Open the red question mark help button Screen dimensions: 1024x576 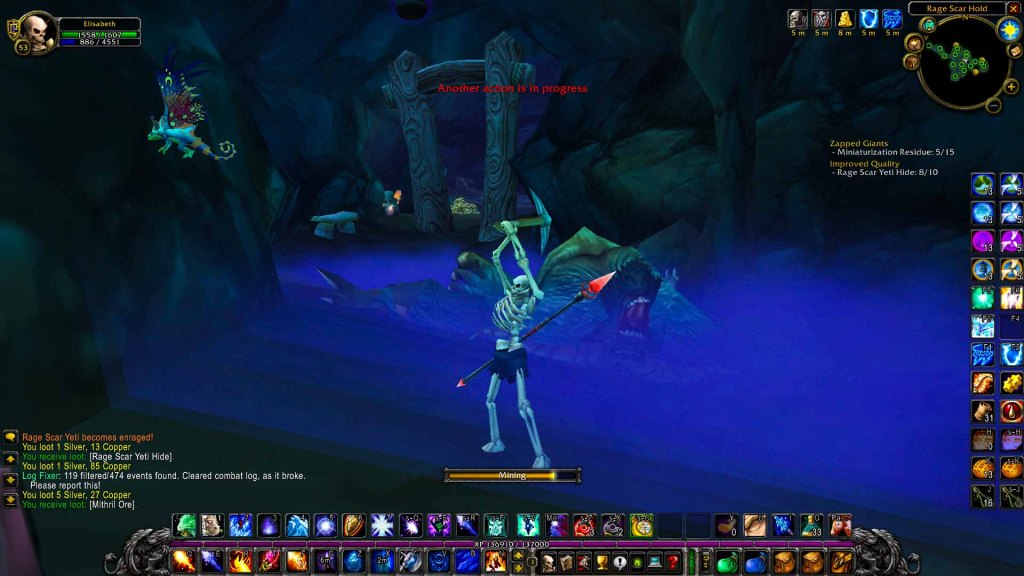coord(673,562)
